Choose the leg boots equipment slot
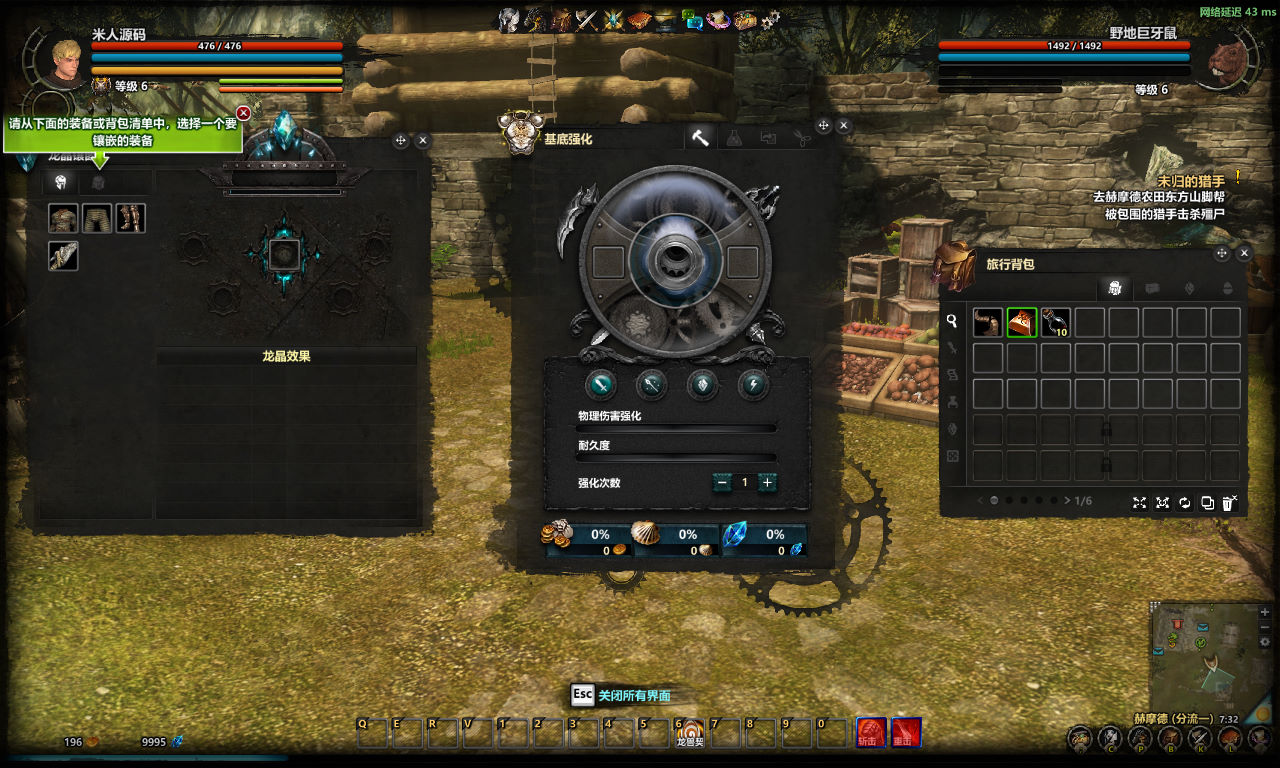Screen dimensions: 1280x768 (131, 218)
